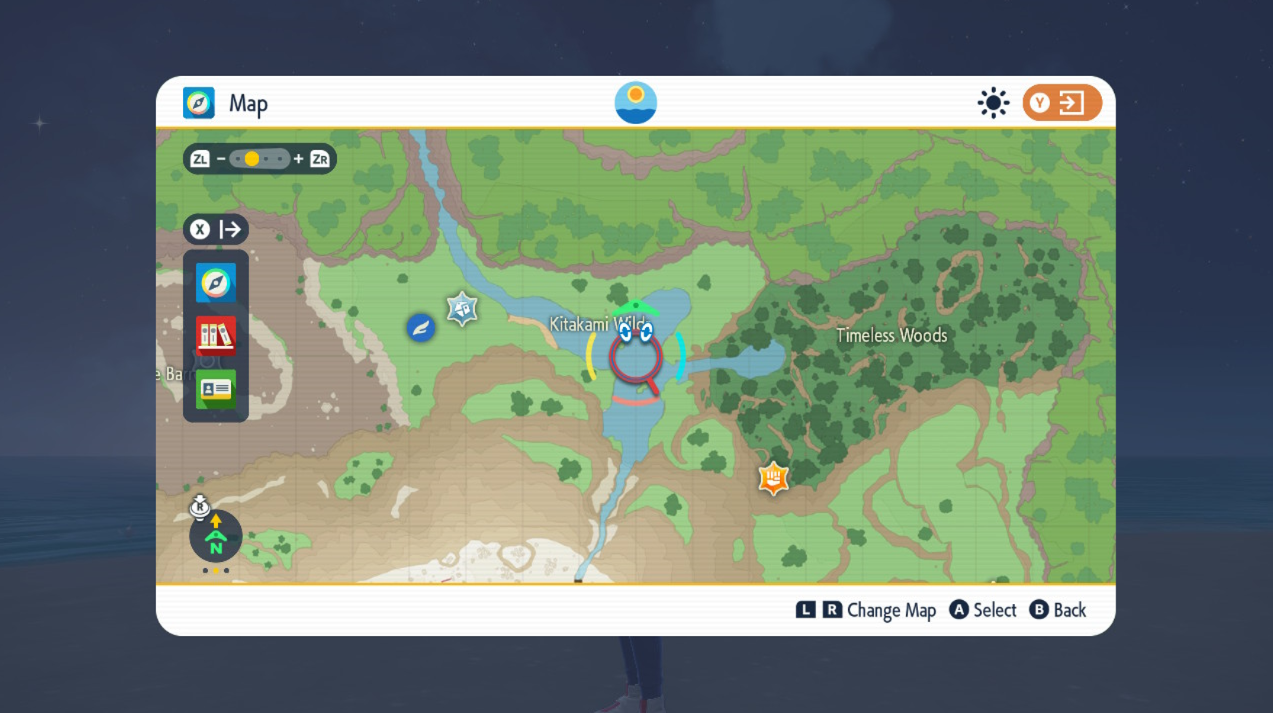Open the Pokédex bookshelf app
The width and height of the screenshot is (1273, 713).
point(216,336)
